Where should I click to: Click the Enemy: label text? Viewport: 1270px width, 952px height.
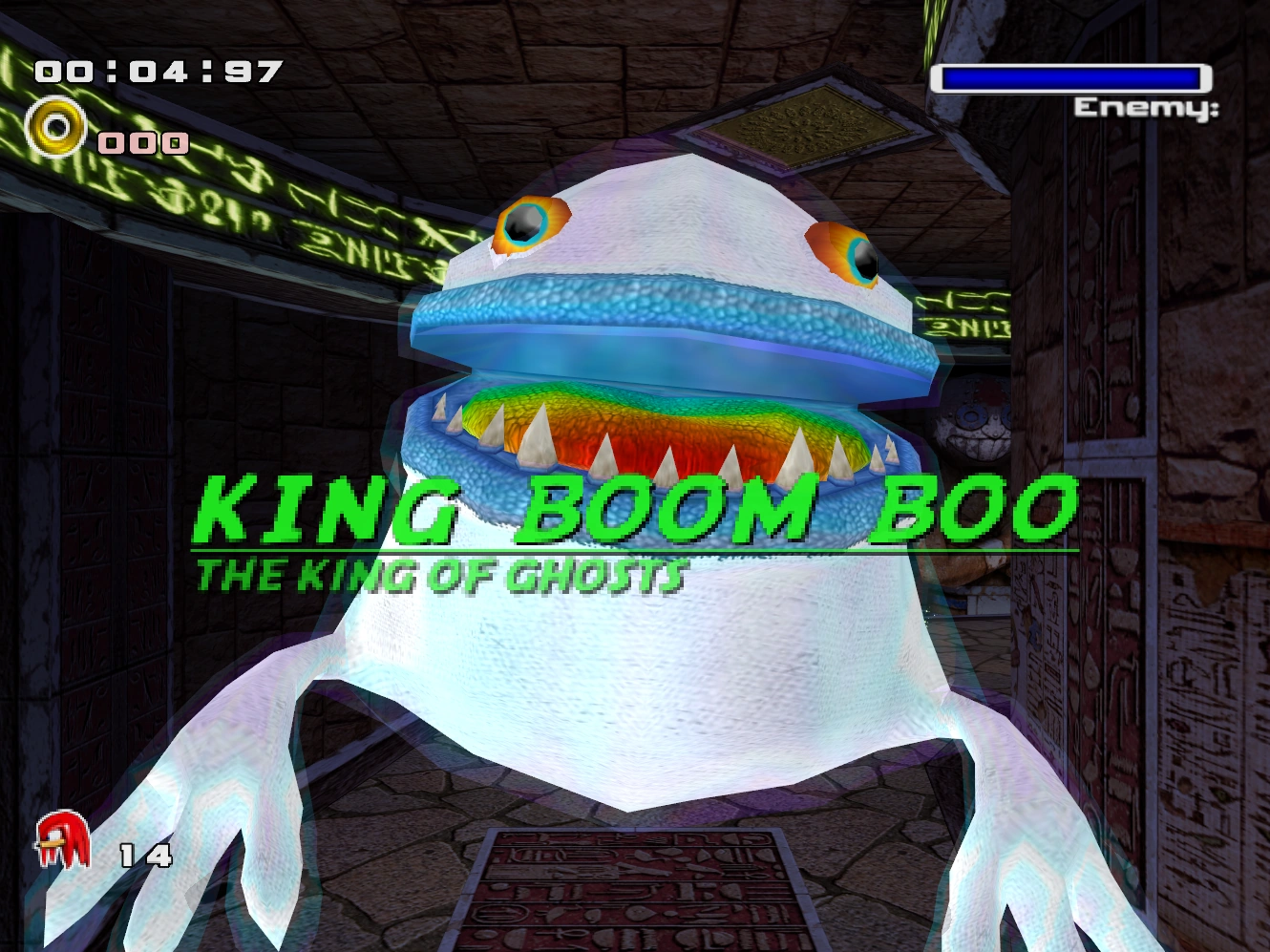click(1149, 105)
